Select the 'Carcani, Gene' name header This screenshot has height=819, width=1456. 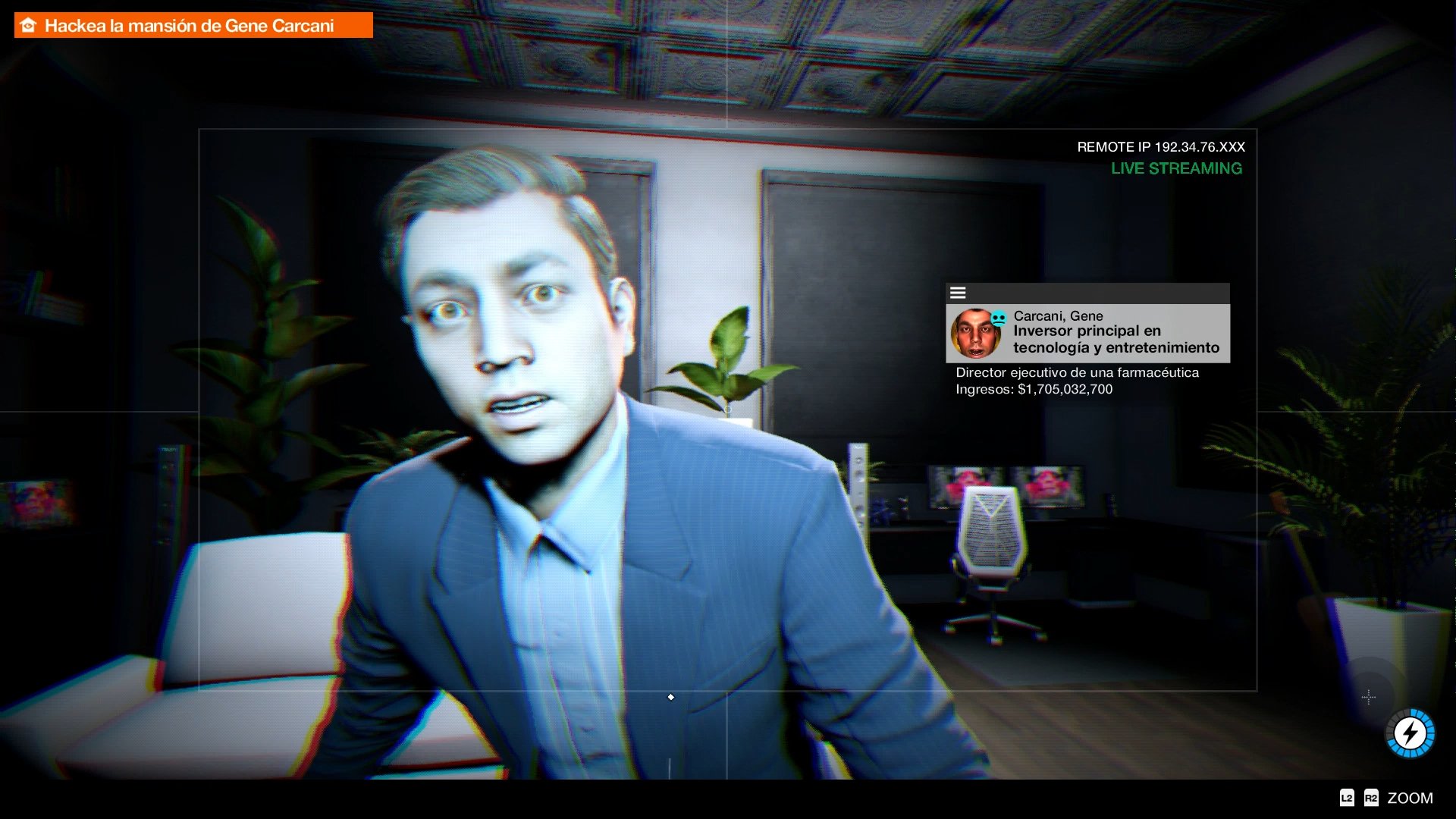pyautogui.click(x=1058, y=315)
